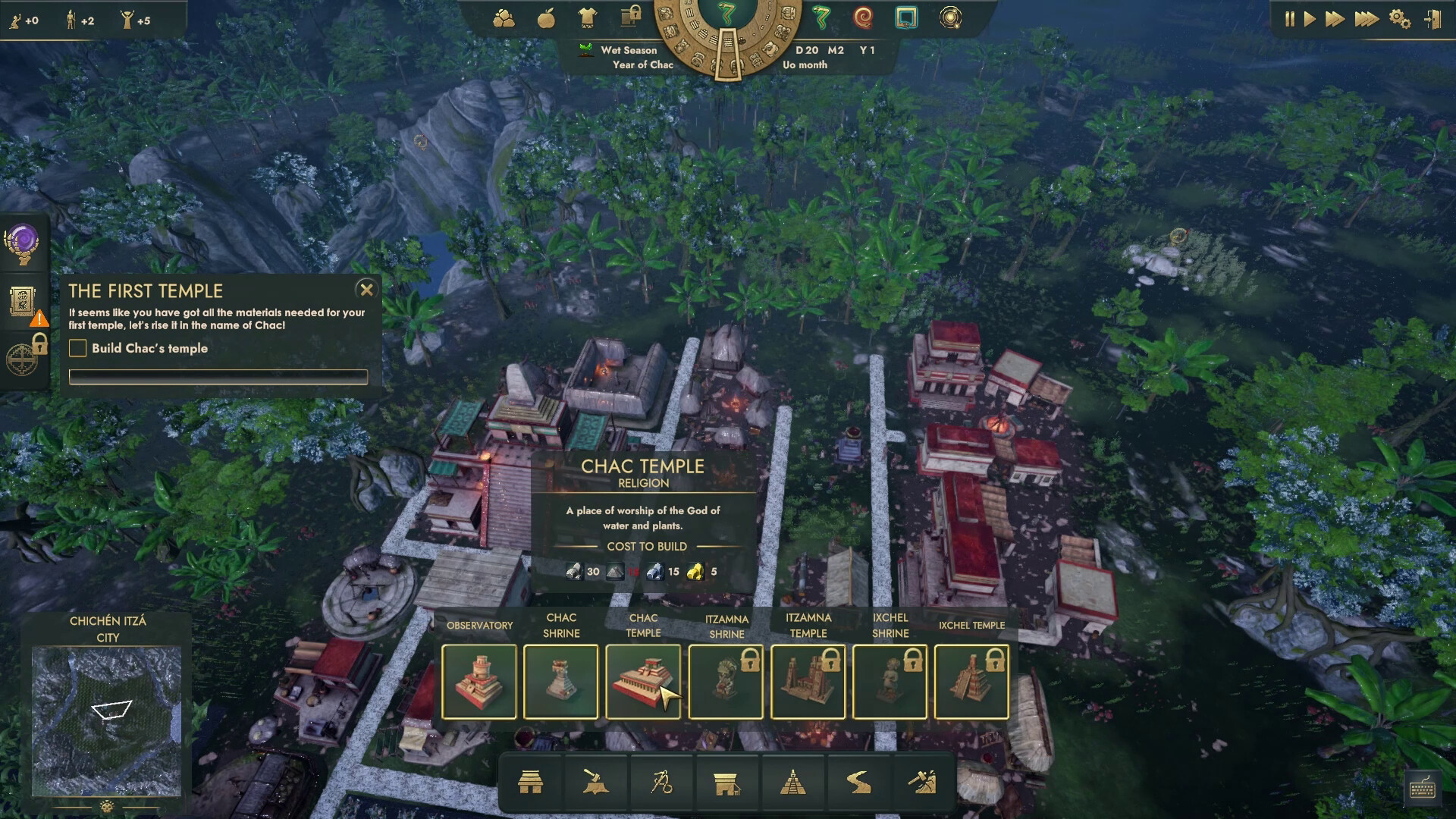Viewport: 1456px width, 819px height.
Task: Open the gear settings menu
Action: (x=1399, y=19)
